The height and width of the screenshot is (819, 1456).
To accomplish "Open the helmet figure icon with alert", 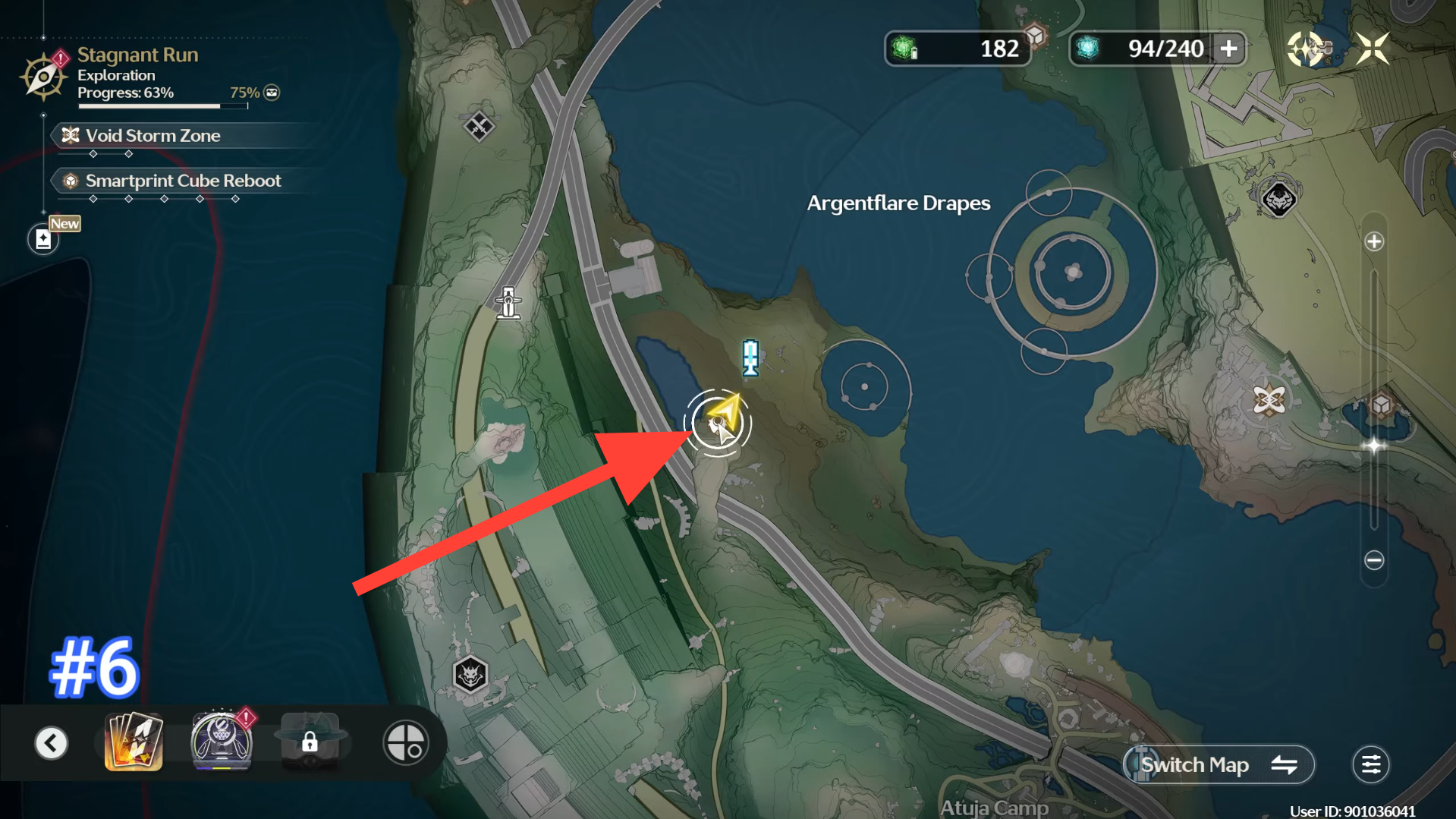I will click(221, 742).
